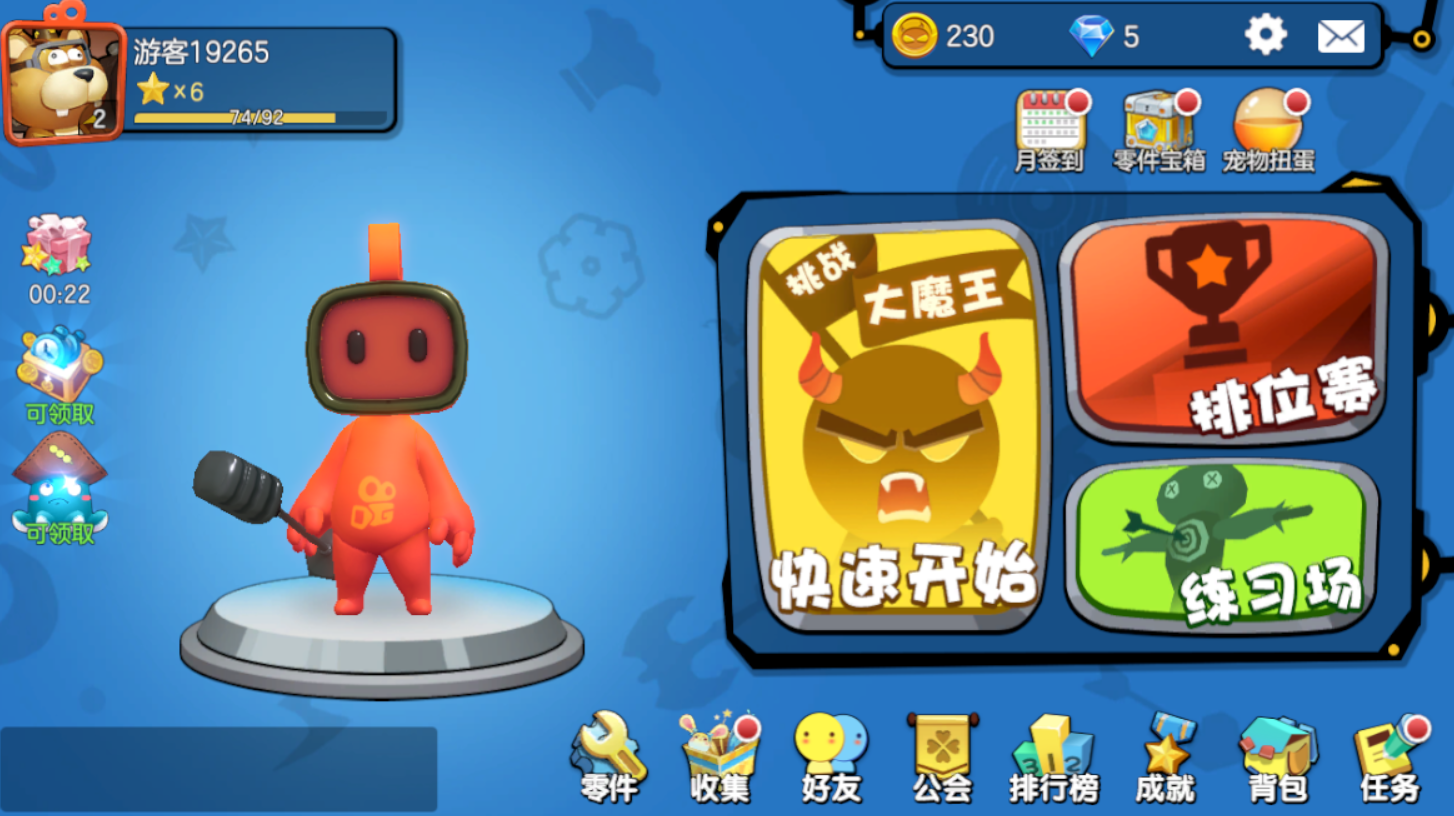The width and height of the screenshot is (1454, 816).
Task: Open the settings gear menu
Action: coord(1265,33)
